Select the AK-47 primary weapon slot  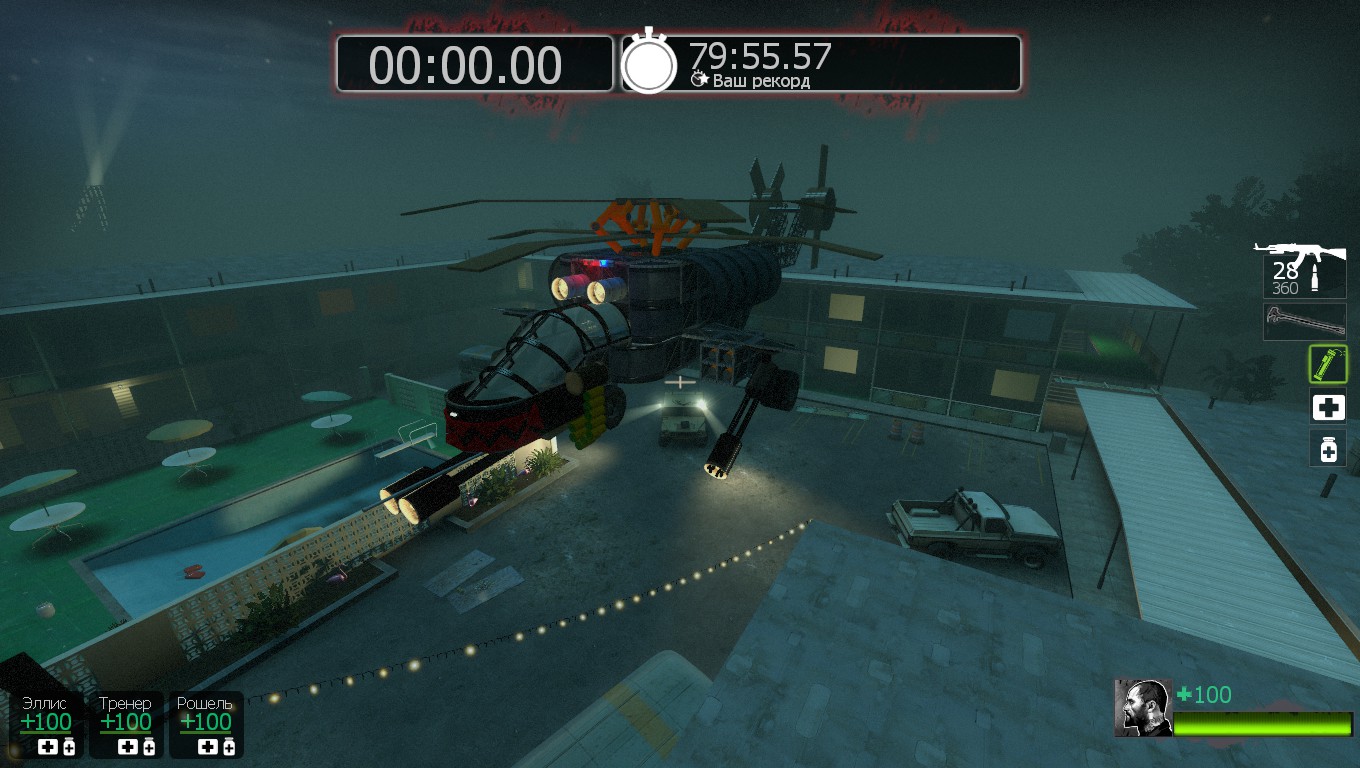1304,268
